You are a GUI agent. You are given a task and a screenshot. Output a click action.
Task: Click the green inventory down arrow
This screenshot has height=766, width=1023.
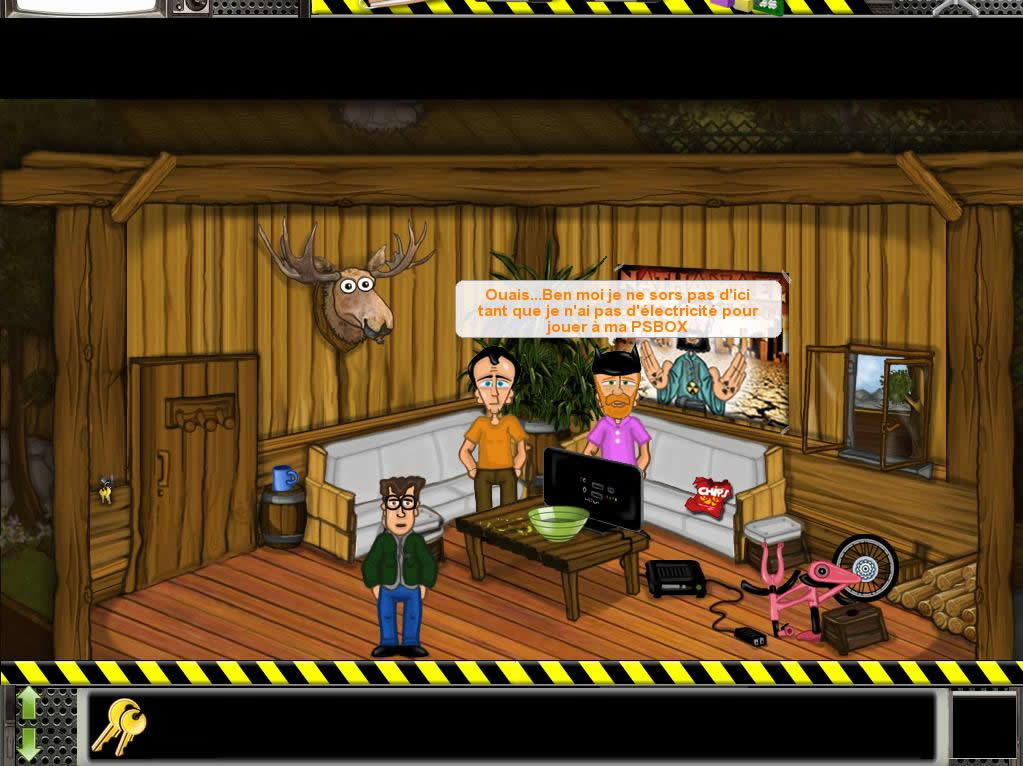point(28,742)
